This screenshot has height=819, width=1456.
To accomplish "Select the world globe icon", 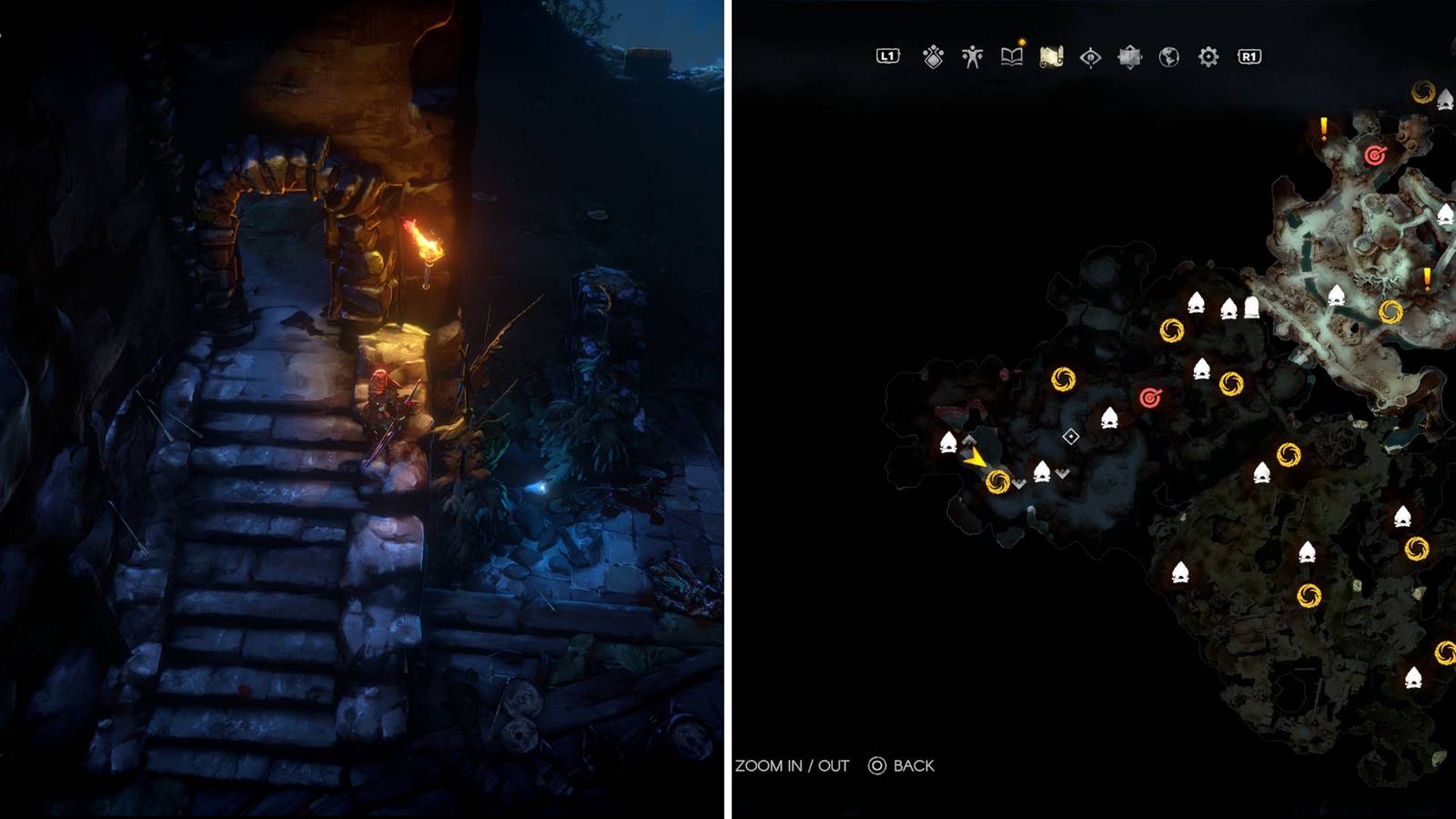I will [1168, 56].
